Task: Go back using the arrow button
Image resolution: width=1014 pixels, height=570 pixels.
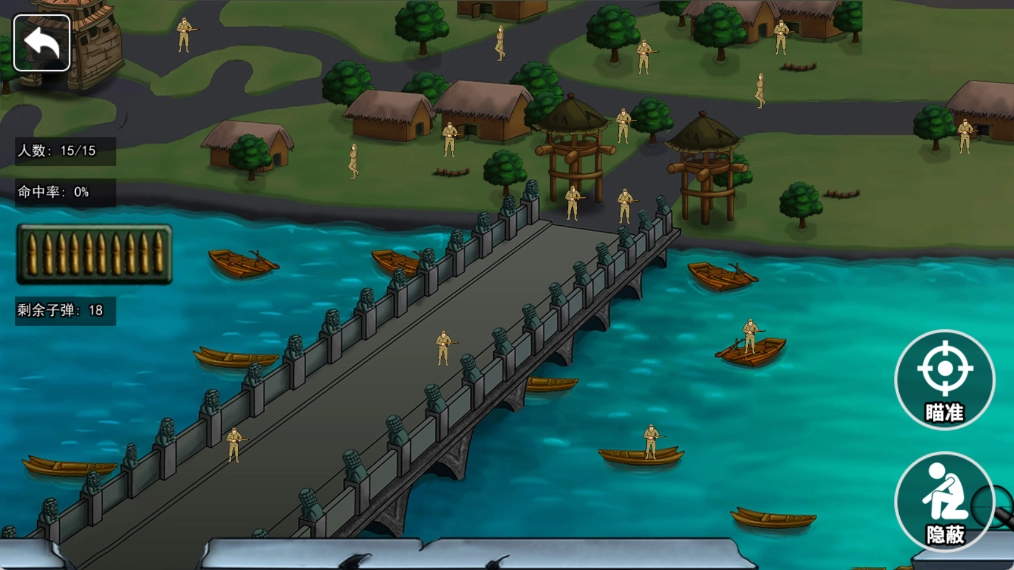Action: 42,43
